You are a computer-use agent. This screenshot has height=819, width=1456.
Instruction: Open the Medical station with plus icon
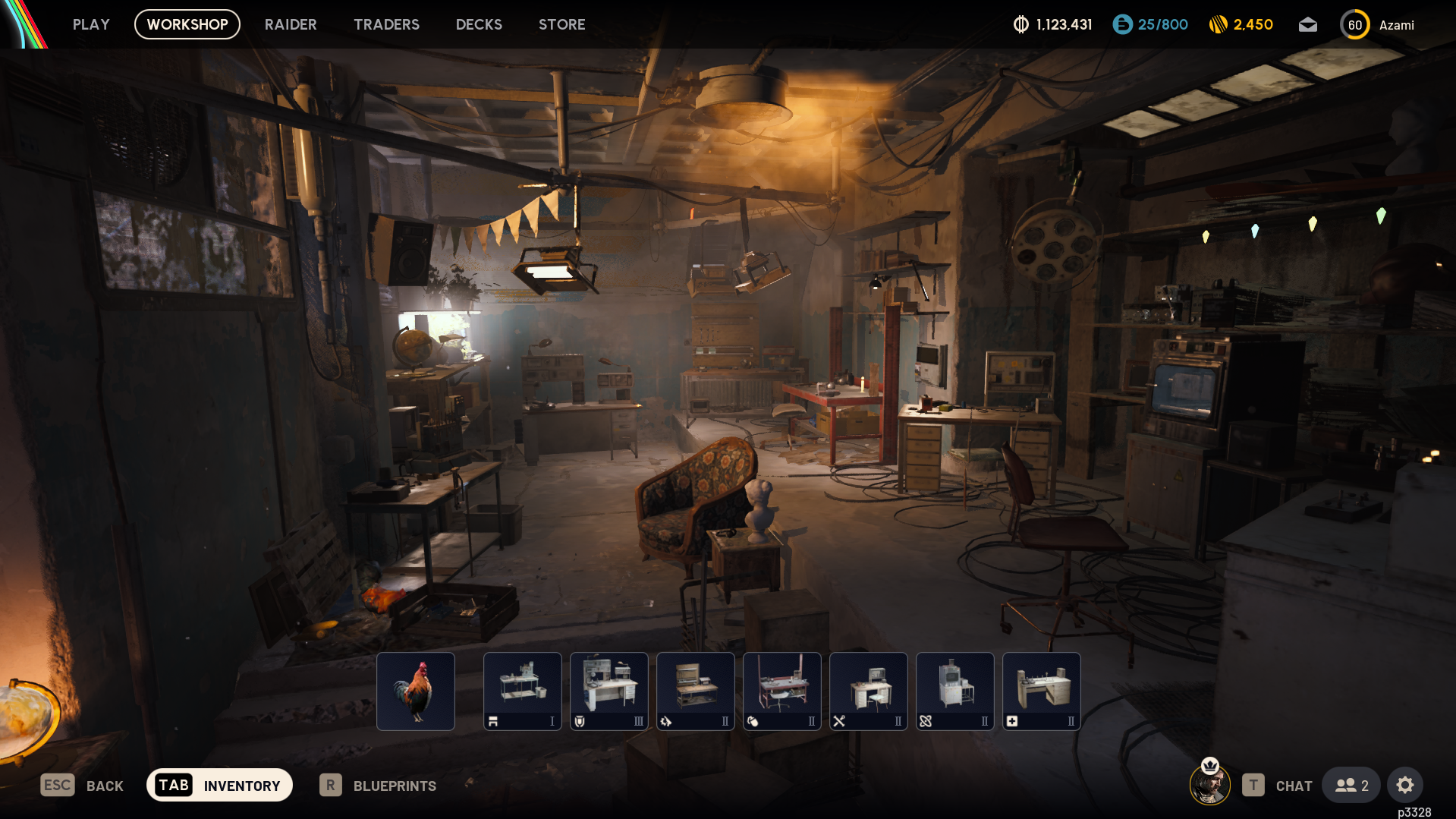click(x=1042, y=691)
